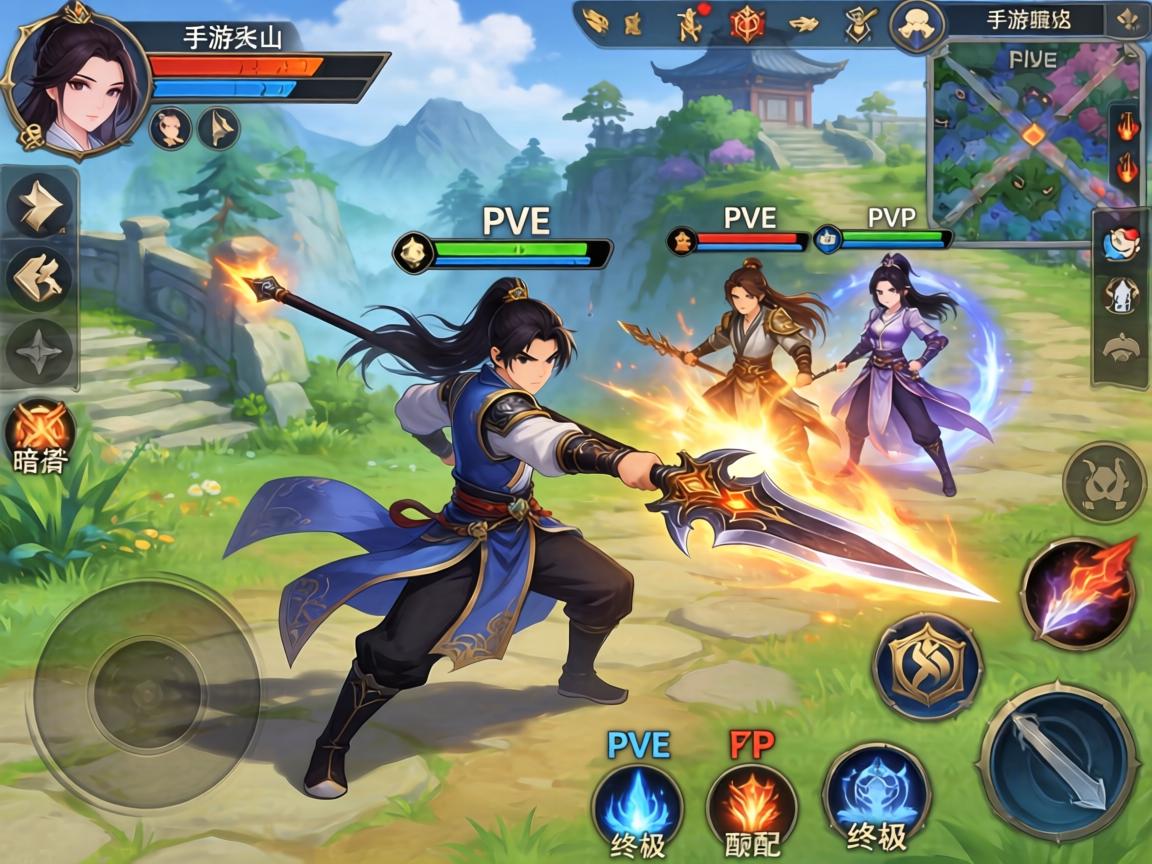Viewport: 1152px width, 864px height.
Task: Click the ornate icon in top-right corner
Action: (x=1128, y=21)
